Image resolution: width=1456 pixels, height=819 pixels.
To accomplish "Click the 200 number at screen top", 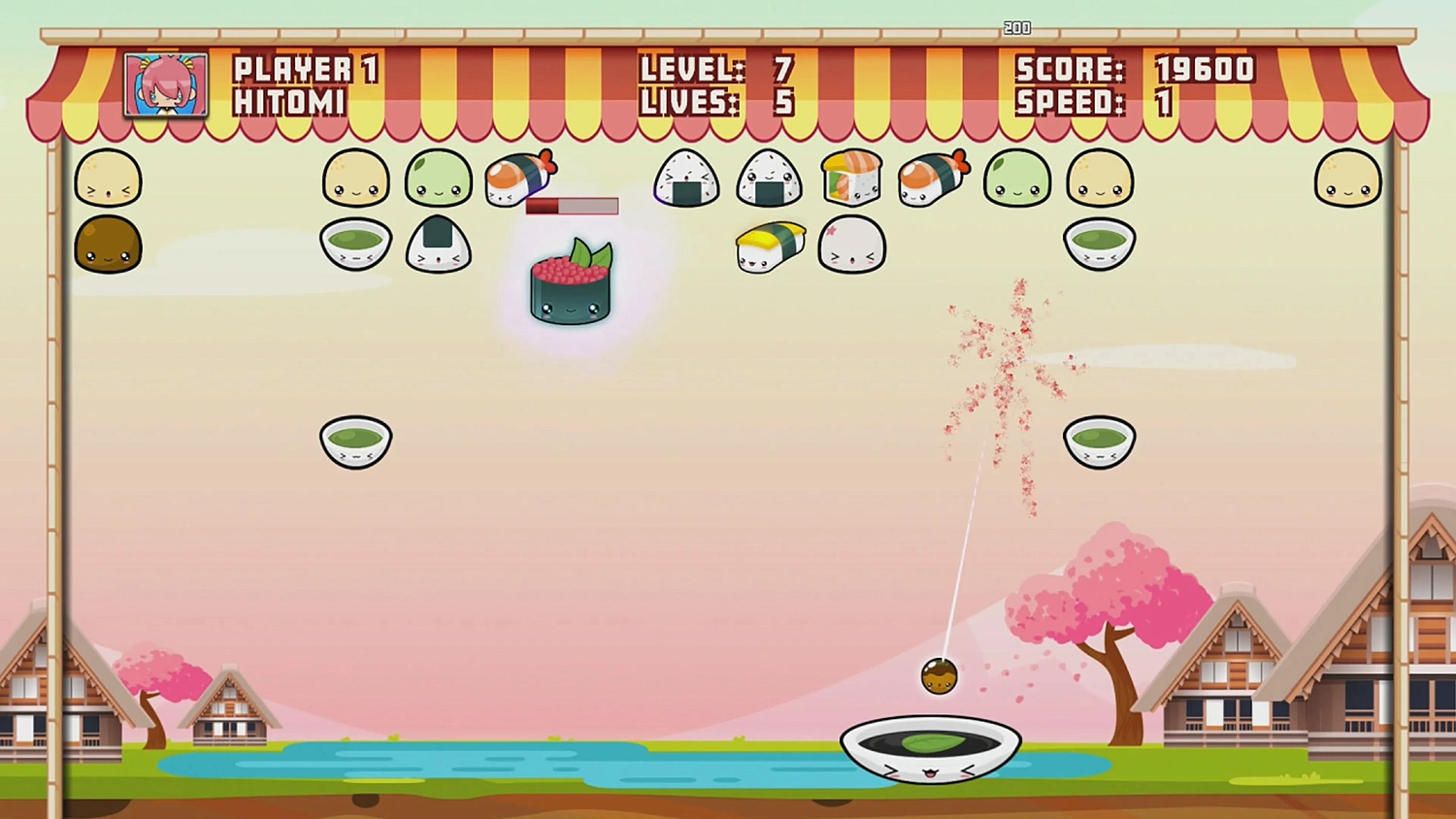I will [1017, 27].
